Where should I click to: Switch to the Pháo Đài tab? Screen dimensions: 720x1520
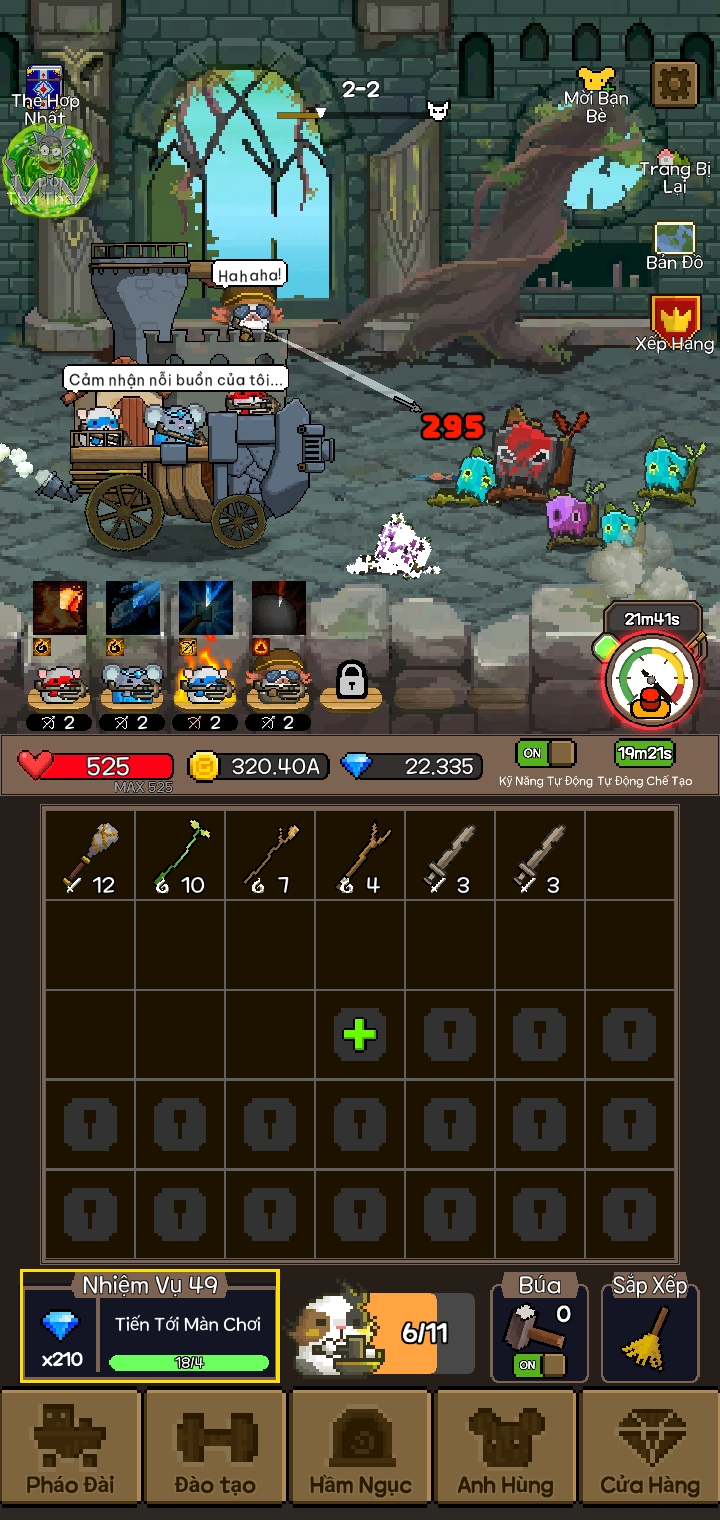[x=70, y=1450]
